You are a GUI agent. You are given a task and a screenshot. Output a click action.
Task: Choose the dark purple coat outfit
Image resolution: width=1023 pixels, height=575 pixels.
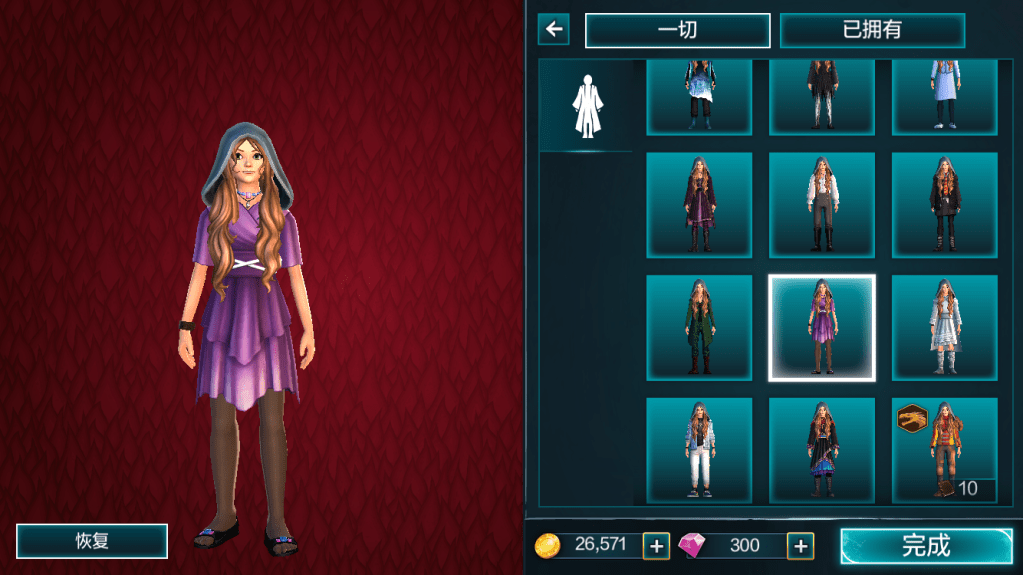[698, 205]
